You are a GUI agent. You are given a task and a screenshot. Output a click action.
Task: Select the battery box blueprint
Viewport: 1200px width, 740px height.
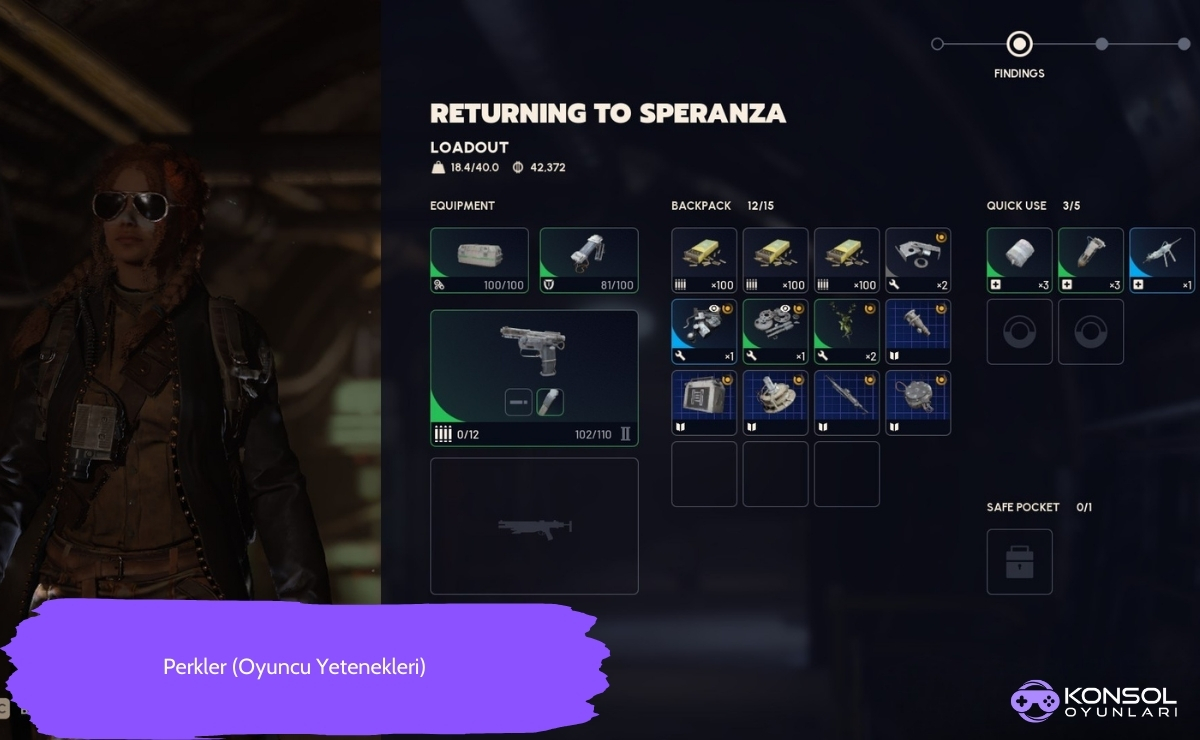click(704, 402)
